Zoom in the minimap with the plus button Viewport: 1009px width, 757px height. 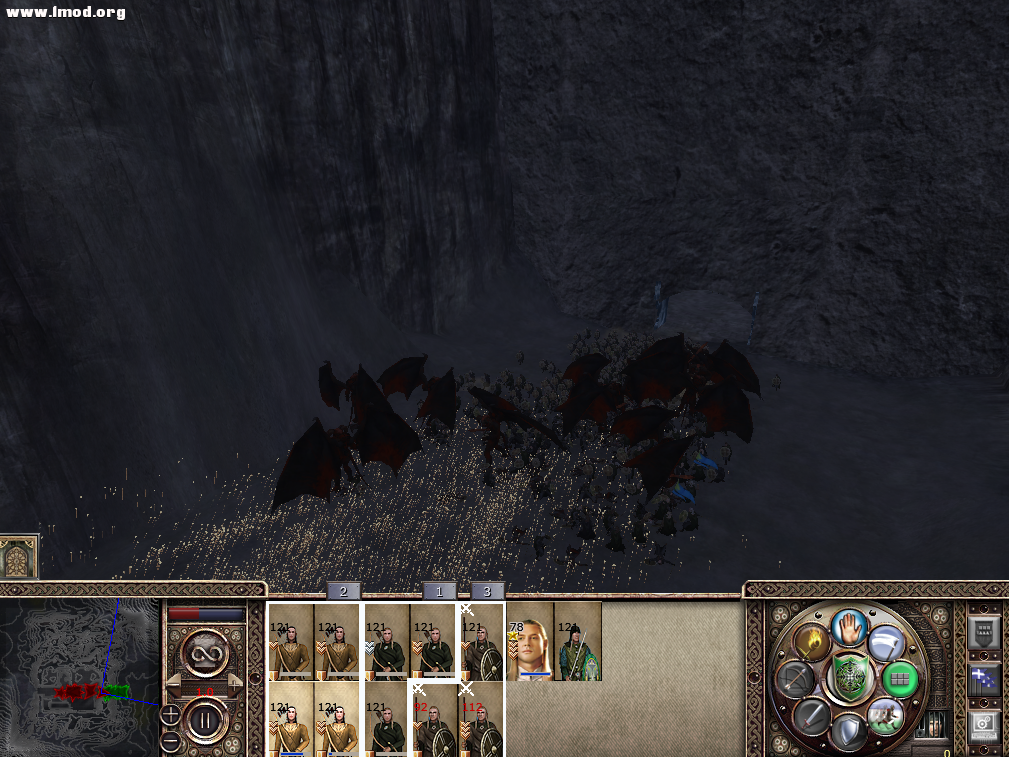[x=170, y=715]
